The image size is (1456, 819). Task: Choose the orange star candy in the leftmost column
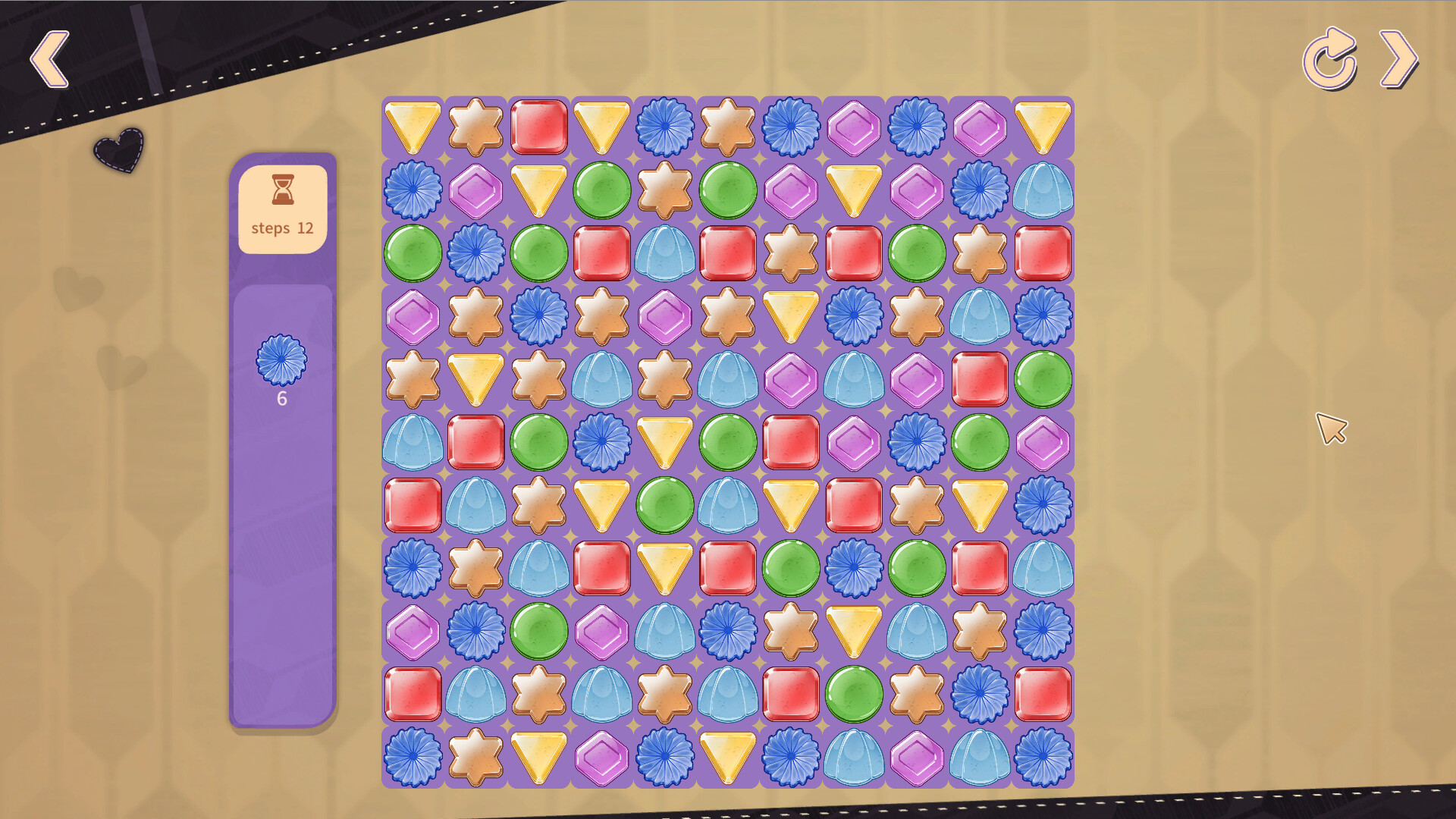[x=413, y=378]
